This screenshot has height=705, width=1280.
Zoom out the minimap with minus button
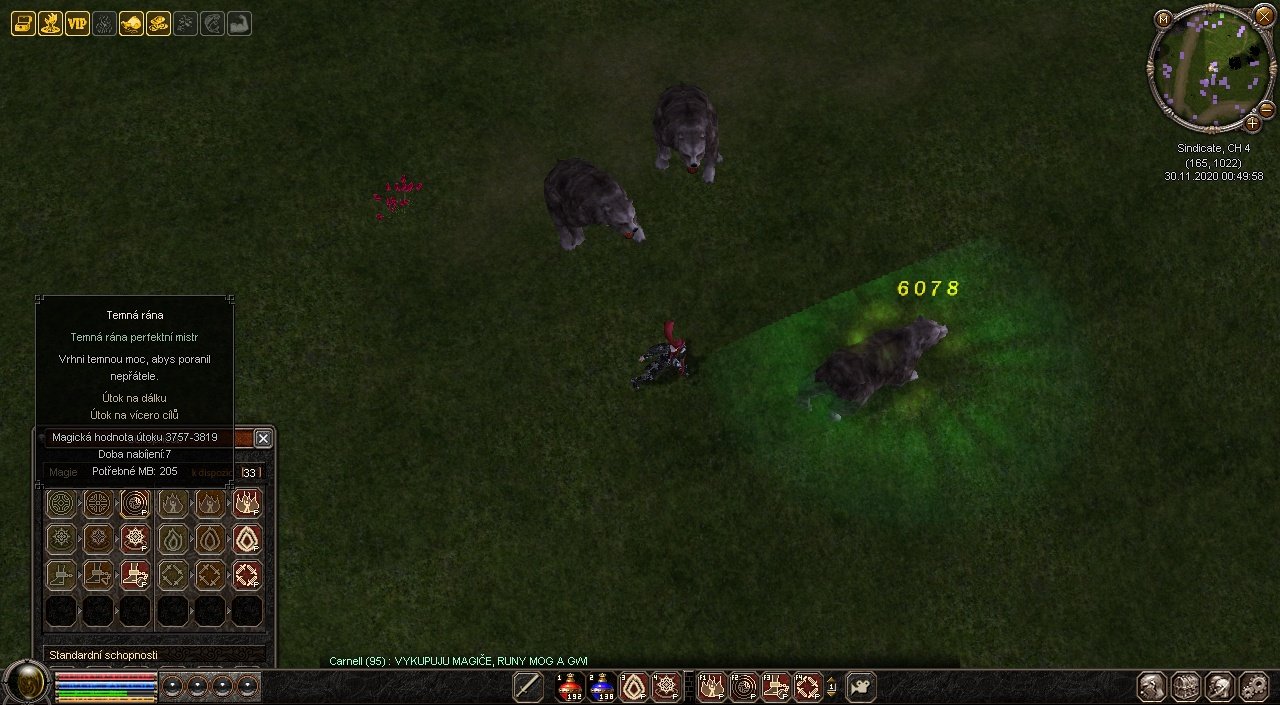1266,109
